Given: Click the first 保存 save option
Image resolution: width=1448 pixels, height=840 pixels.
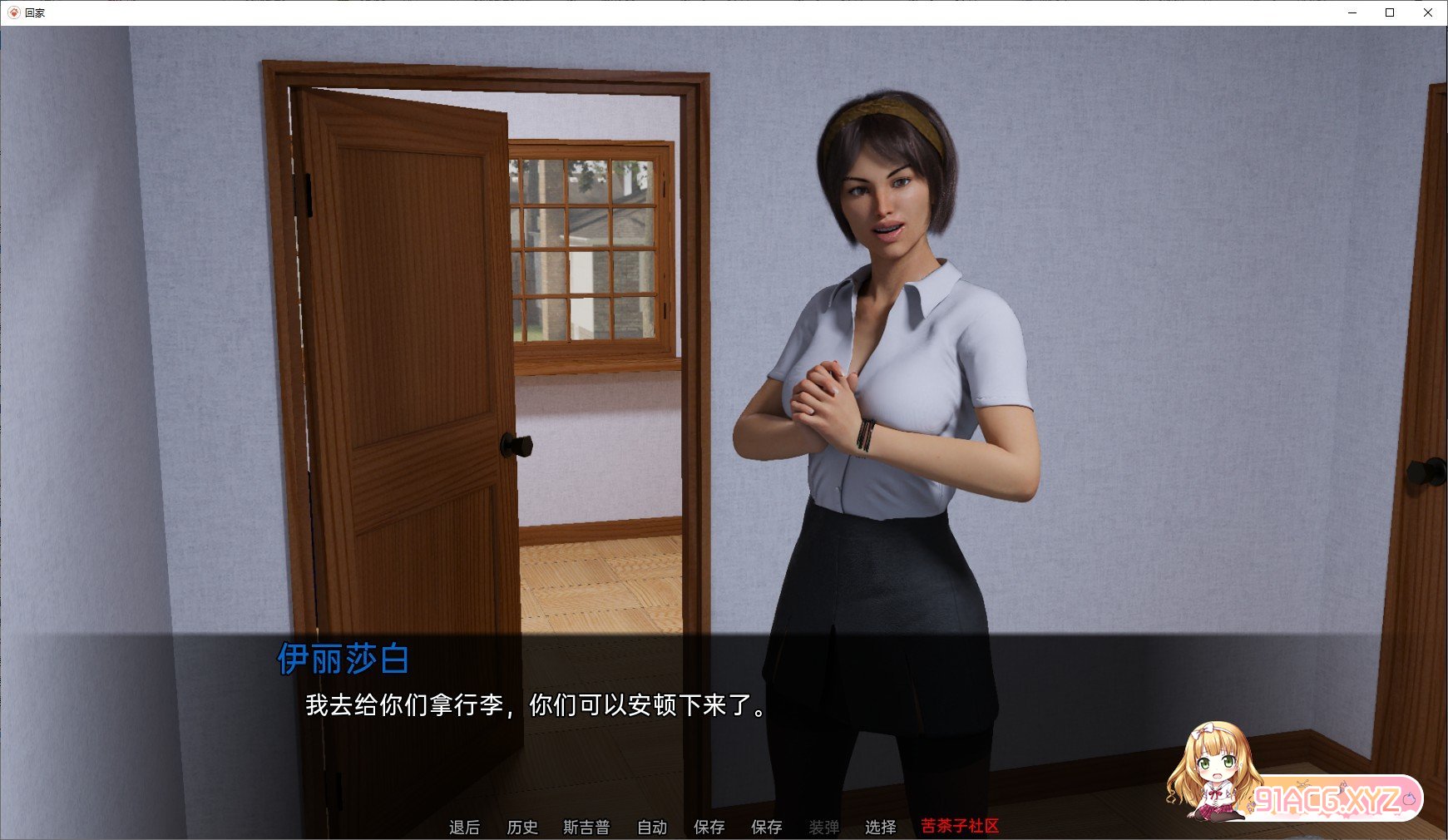Looking at the screenshot, I should (x=708, y=828).
